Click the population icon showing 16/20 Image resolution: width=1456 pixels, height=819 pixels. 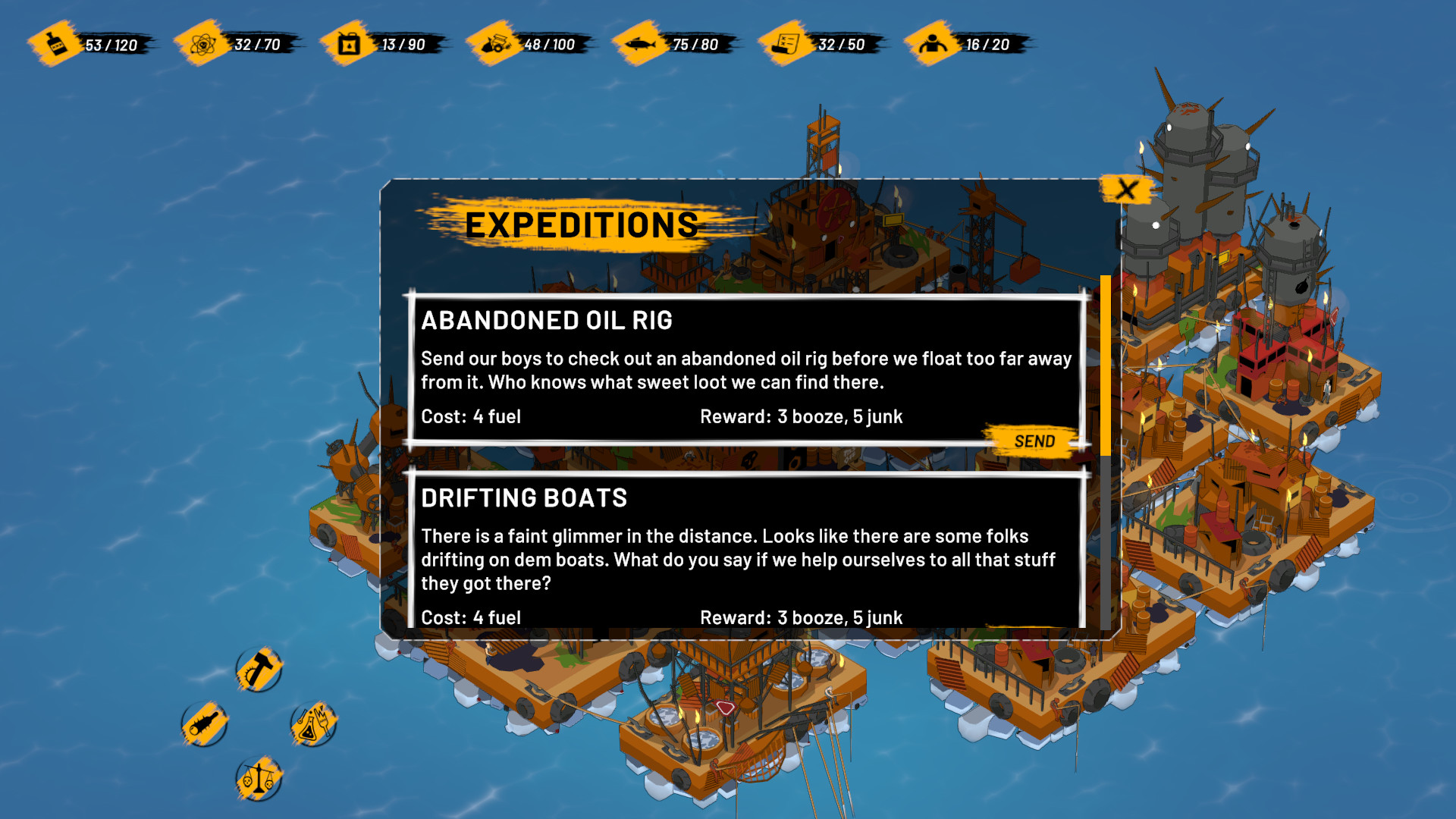[931, 45]
